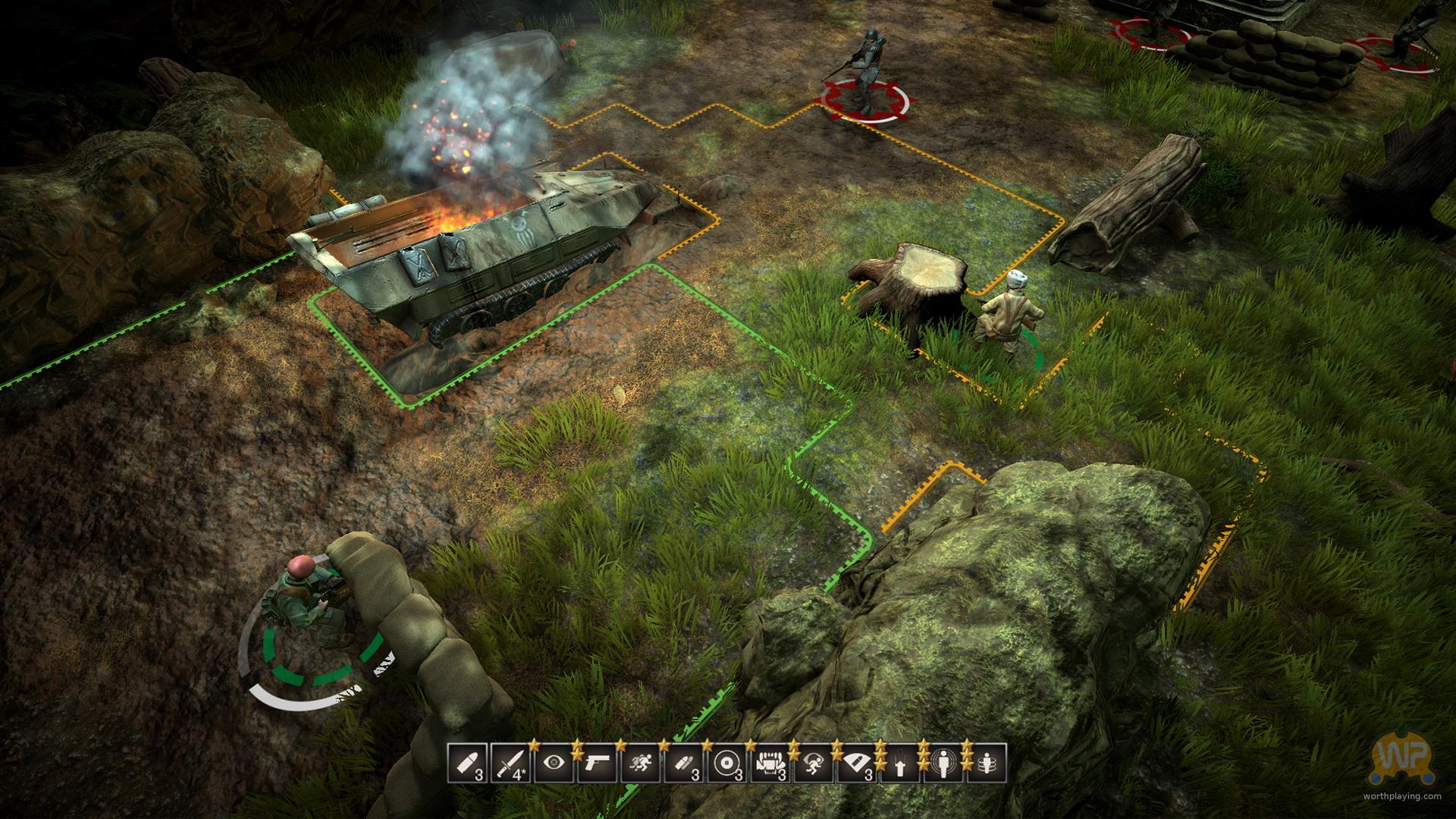Viewport: 1456px width, 819px height.
Task: Activate the fanged jaws ability
Action: 770,764
